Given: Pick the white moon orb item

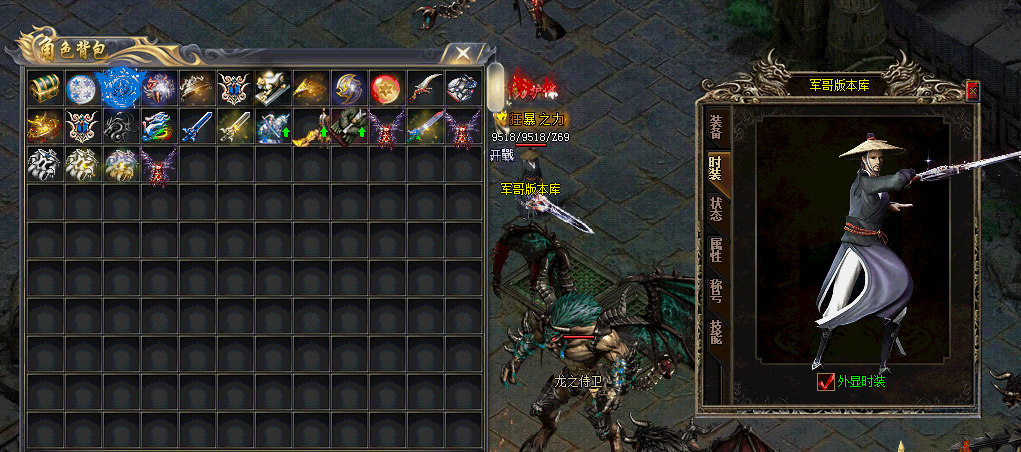Looking at the screenshot, I should pos(81,88).
